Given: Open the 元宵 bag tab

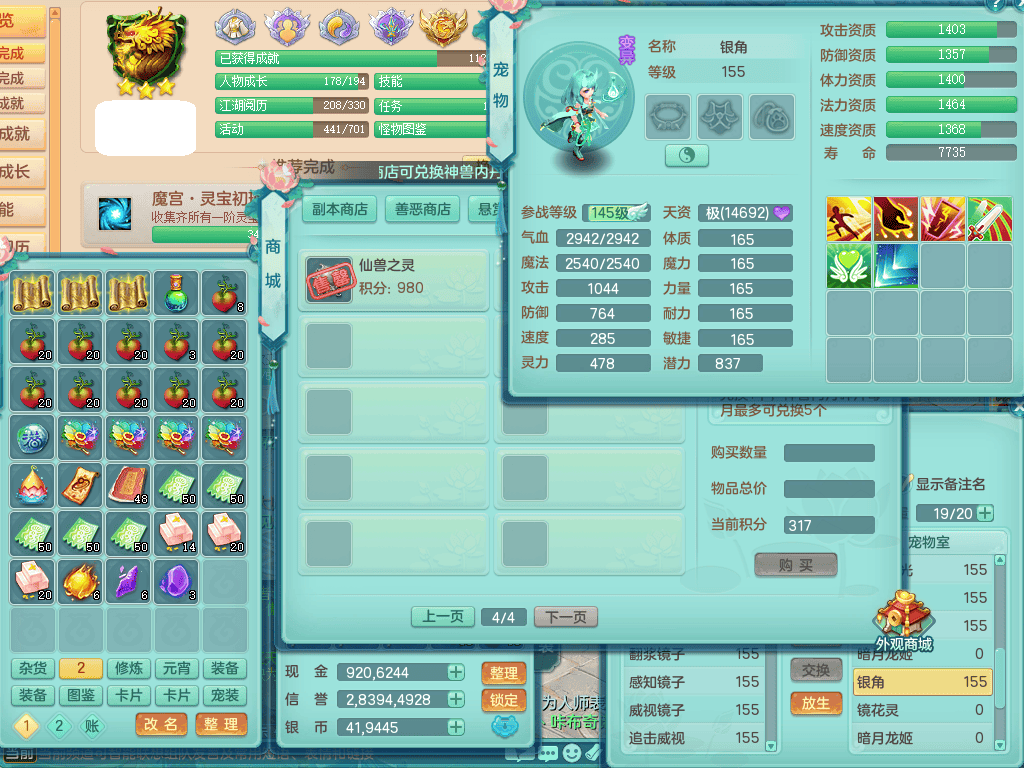Looking at the screenshot, I should tap(178, 668).
